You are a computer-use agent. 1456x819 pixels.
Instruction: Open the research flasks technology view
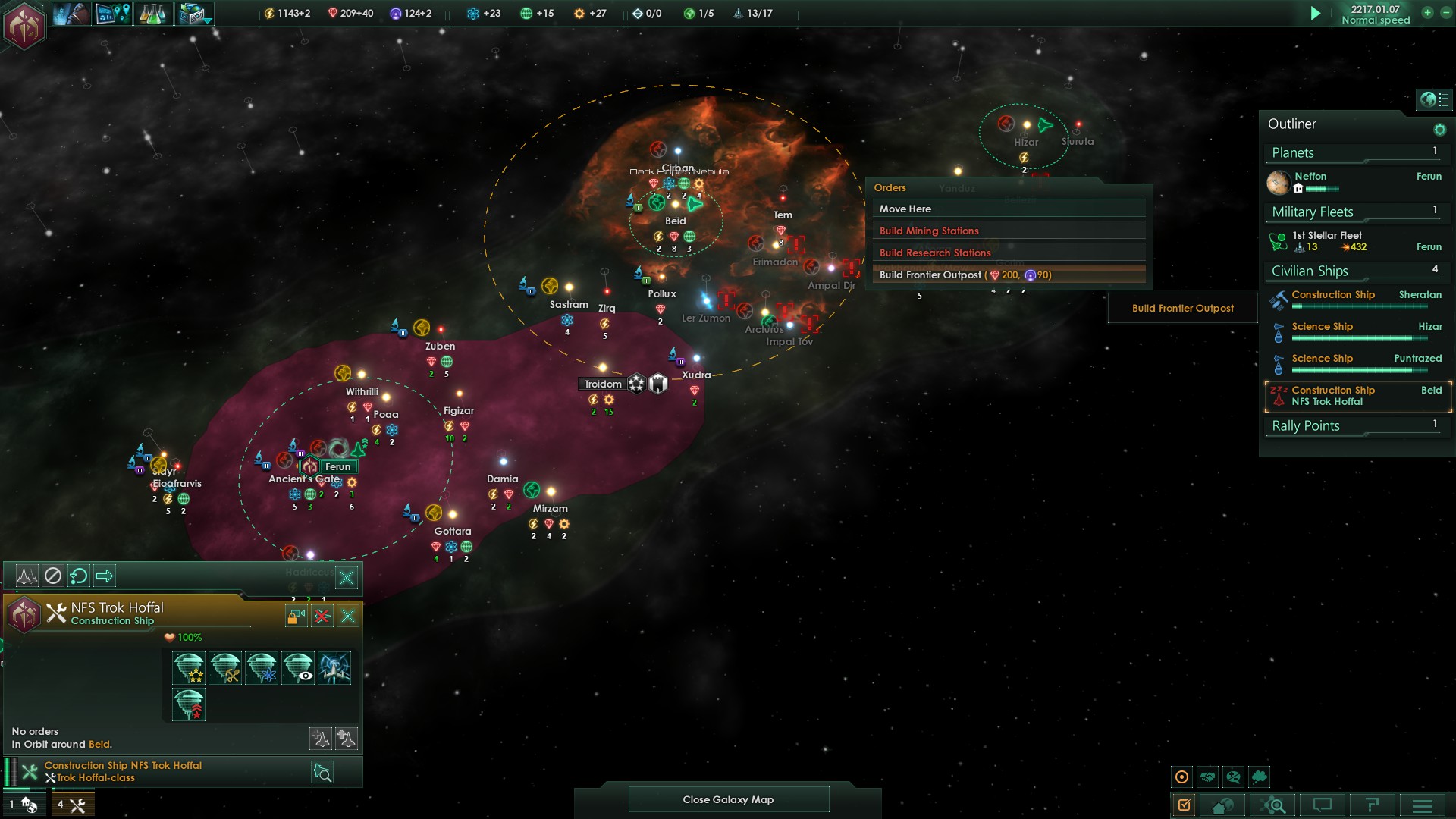point(152,13)
